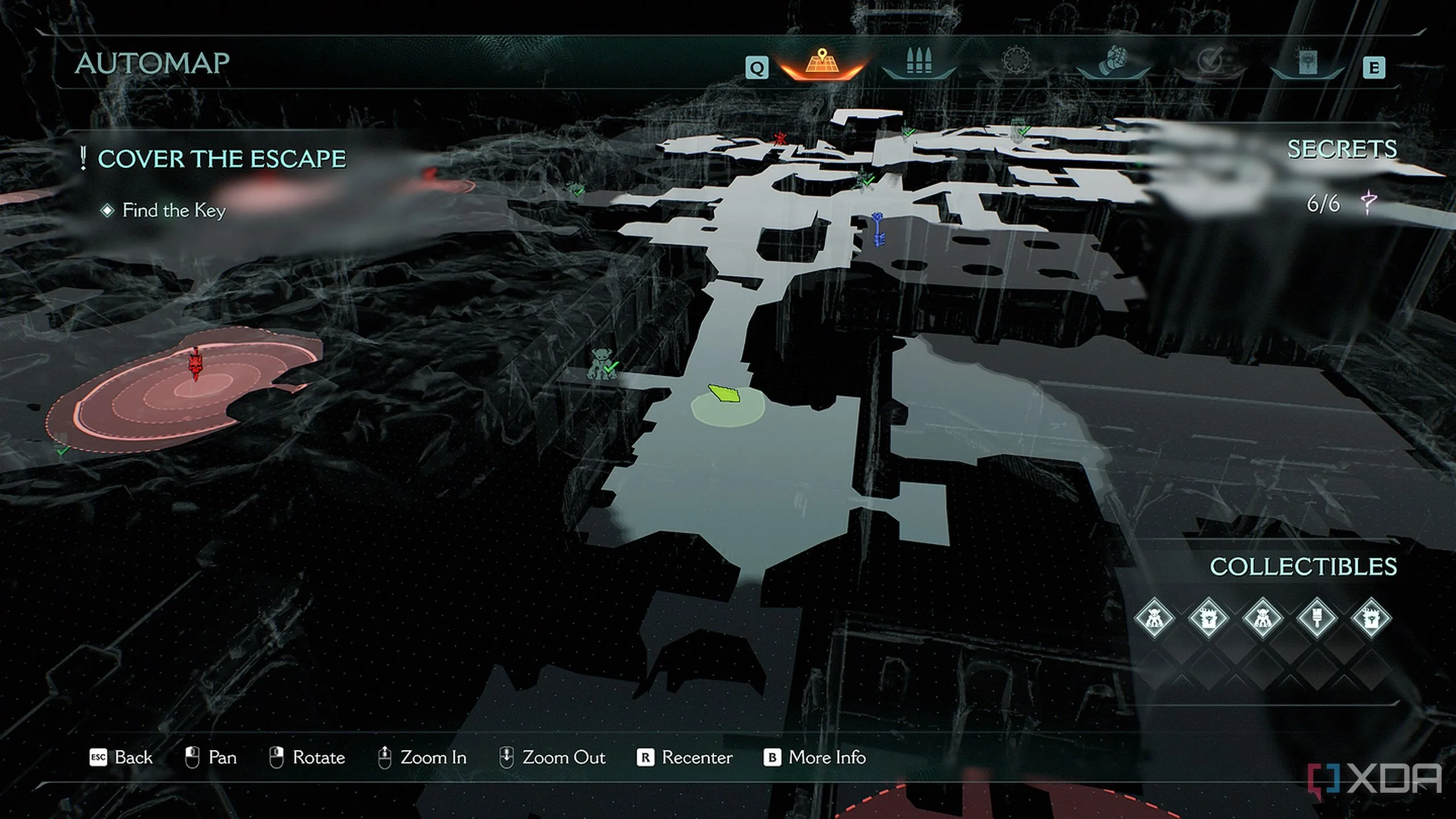Click the Find the Key objective entry
This screenshot has width=1456, height=819.
tap(174, 210)
